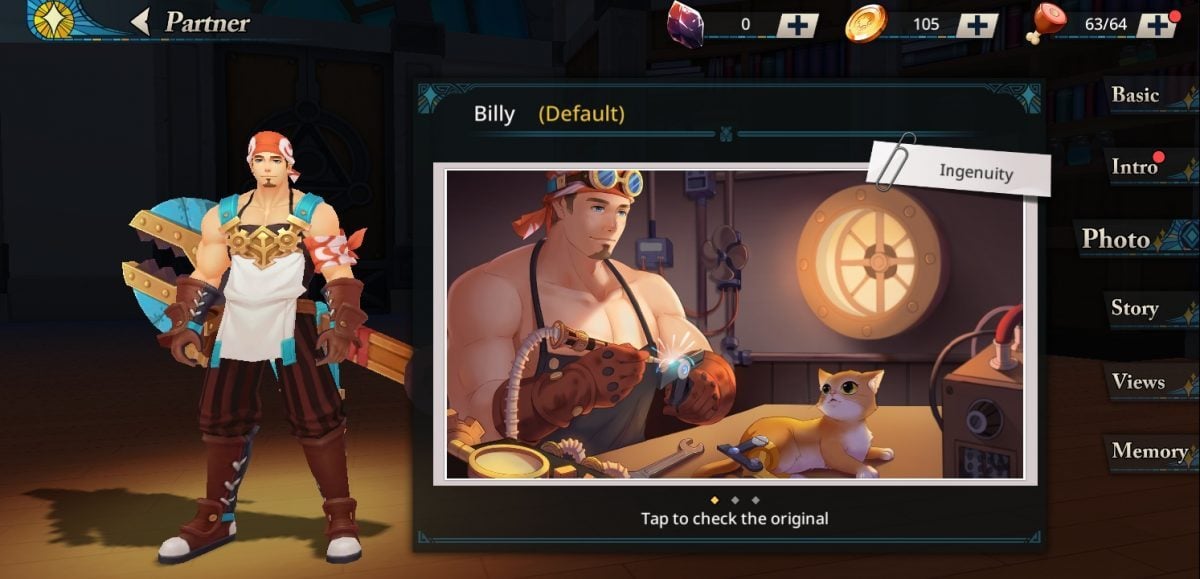The image size is (1200, 579).
Task: Switch to the Basic tab
Action: coord(1136,95)
